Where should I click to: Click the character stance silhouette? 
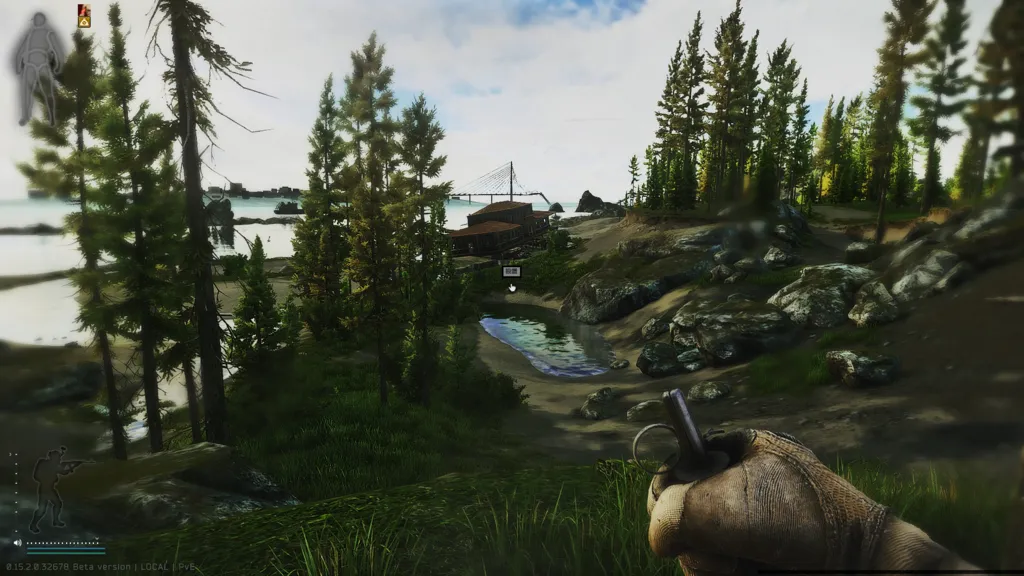tap(48, 487)
